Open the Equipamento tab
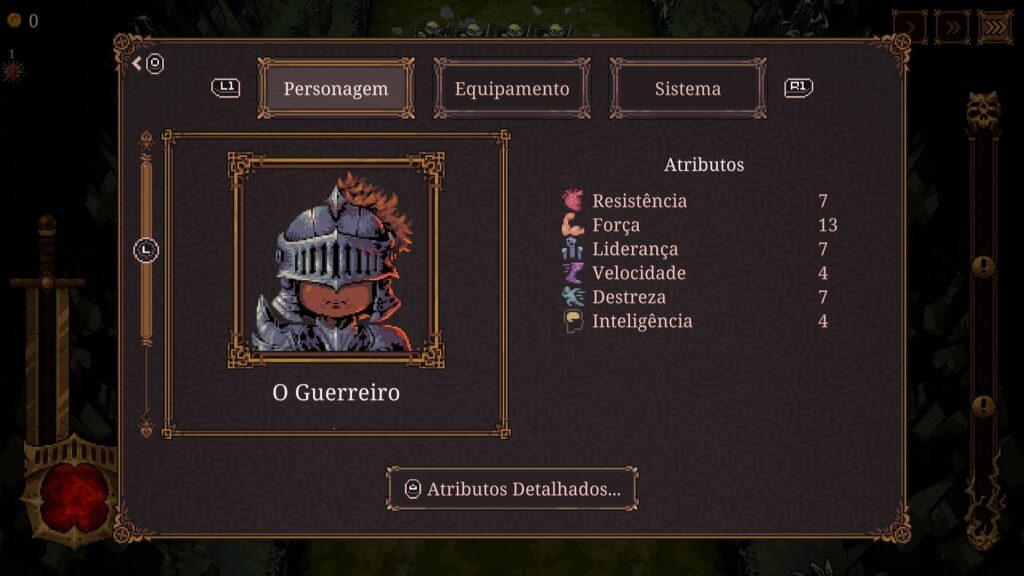This screenshot has width=1024, height=576. click(x=512, y=89)
